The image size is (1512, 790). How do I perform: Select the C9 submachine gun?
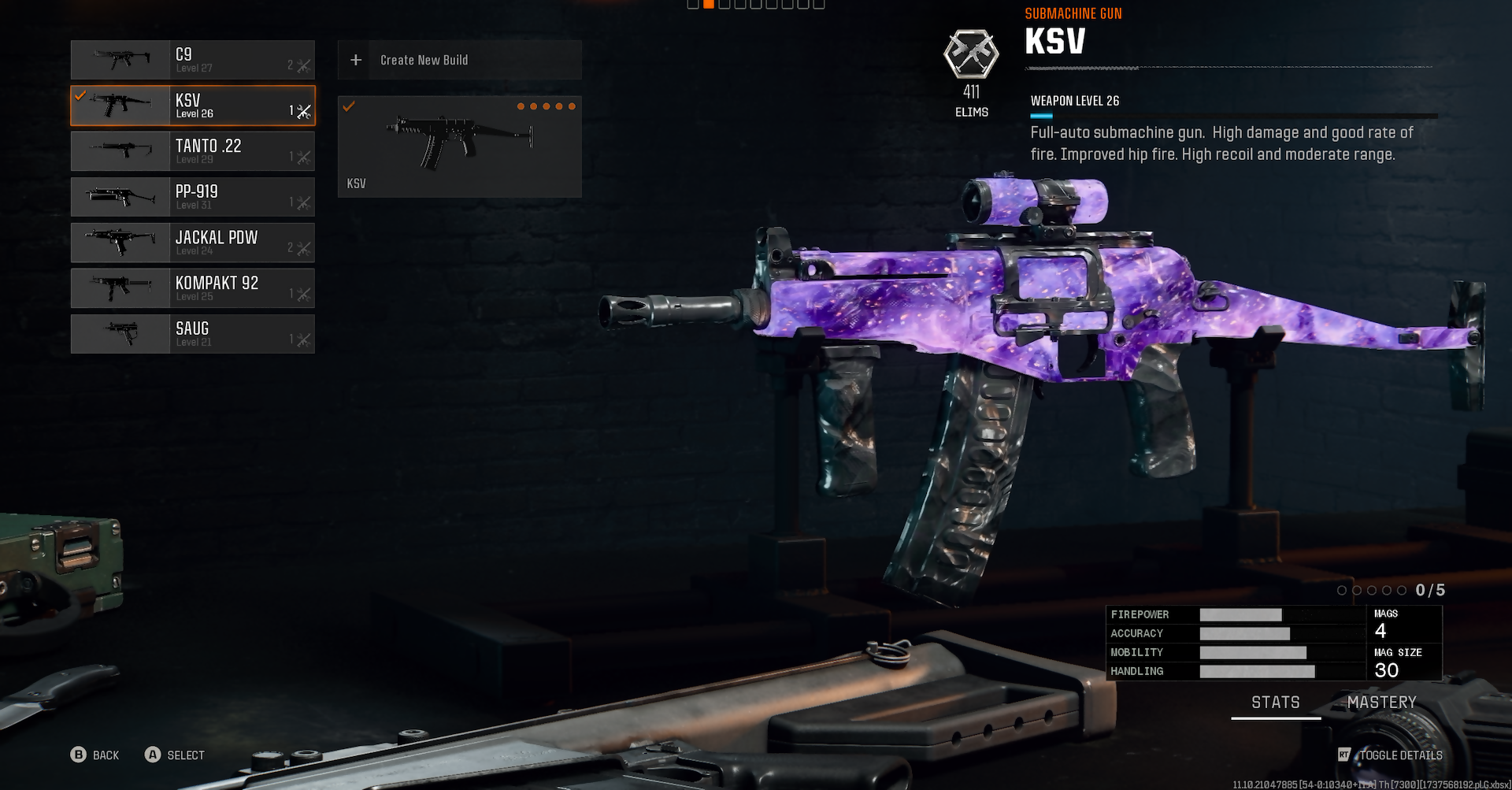(193, 60)
